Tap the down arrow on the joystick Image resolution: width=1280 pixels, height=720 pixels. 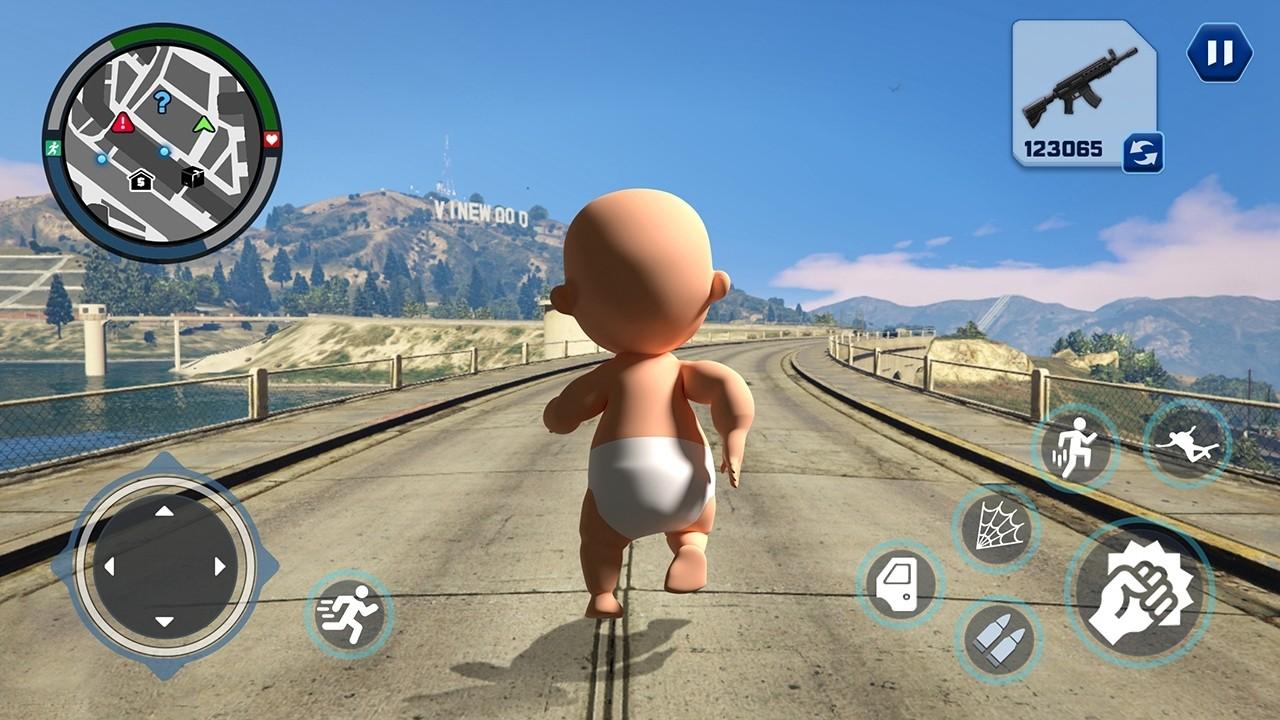pyautogui.click(x=165, y=622)
